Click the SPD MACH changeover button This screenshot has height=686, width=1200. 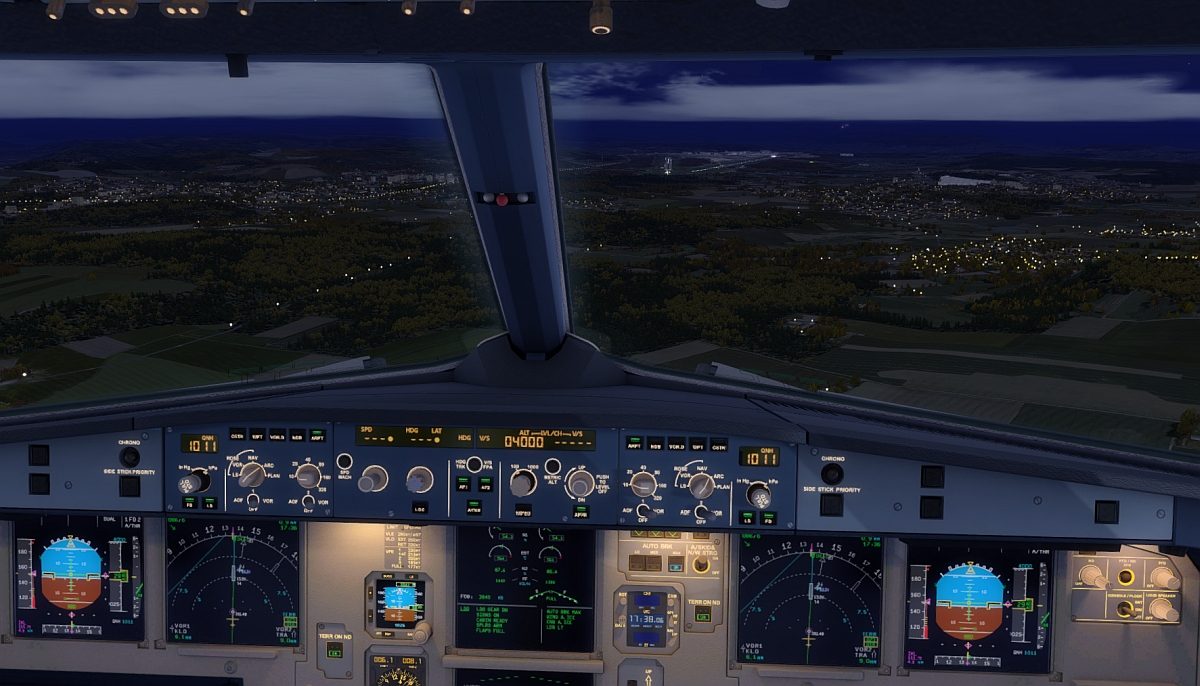(x=344, y=462)
